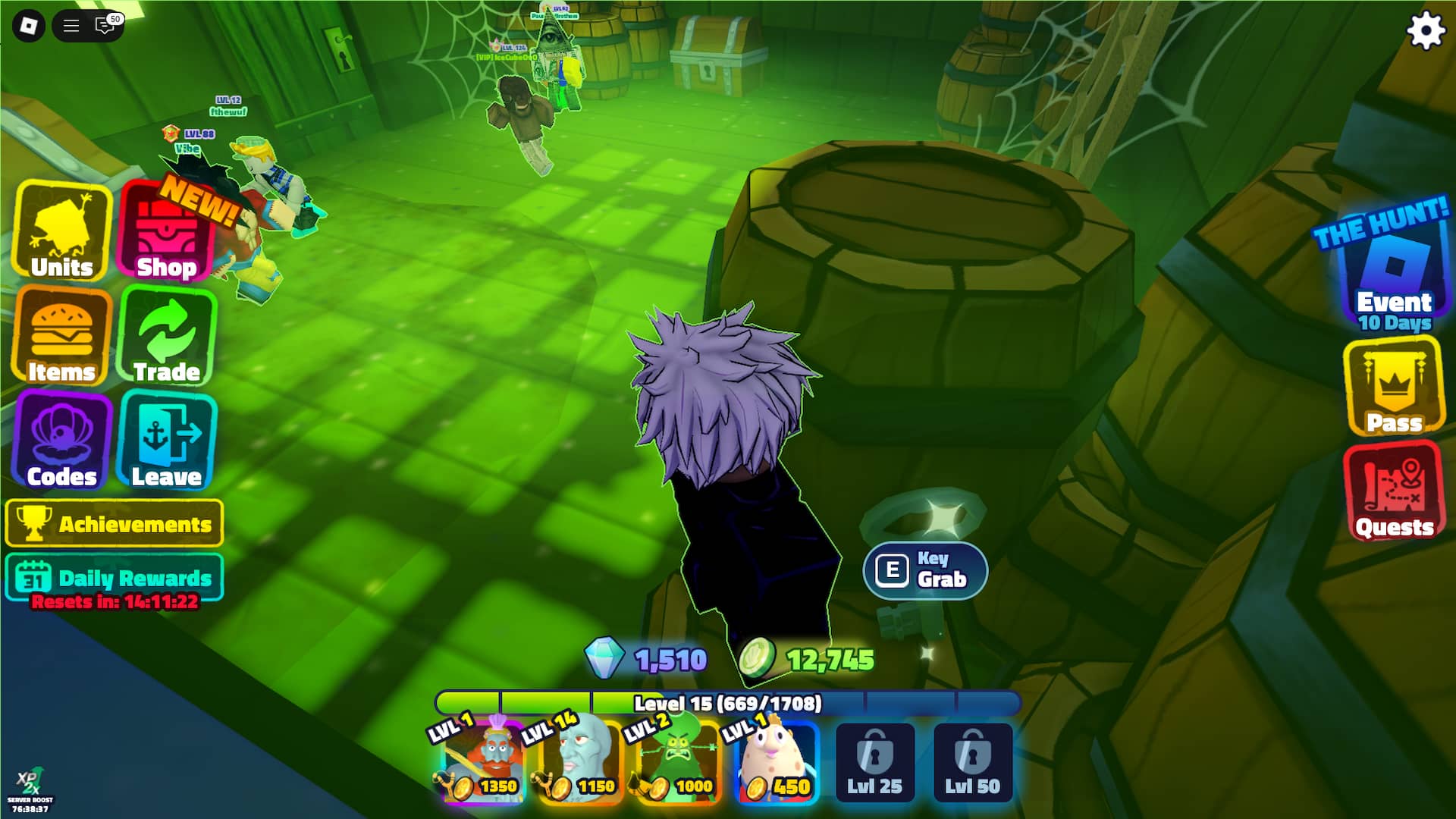Open the Roblox menu icon
The height and width of the screenshot is (819, 1456).
click(71, 25)
